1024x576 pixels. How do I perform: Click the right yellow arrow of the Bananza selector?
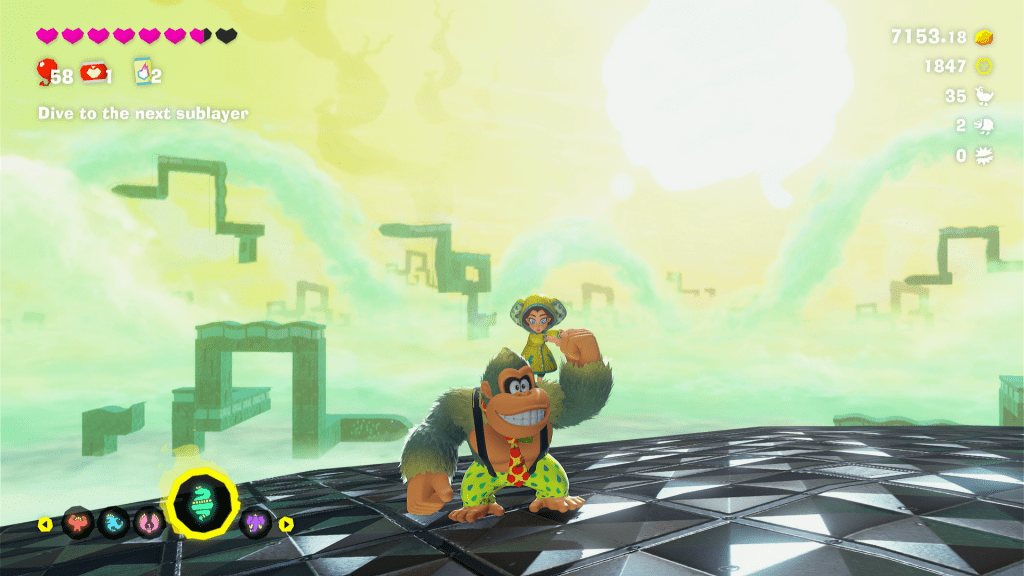click(x=286, y=523)
